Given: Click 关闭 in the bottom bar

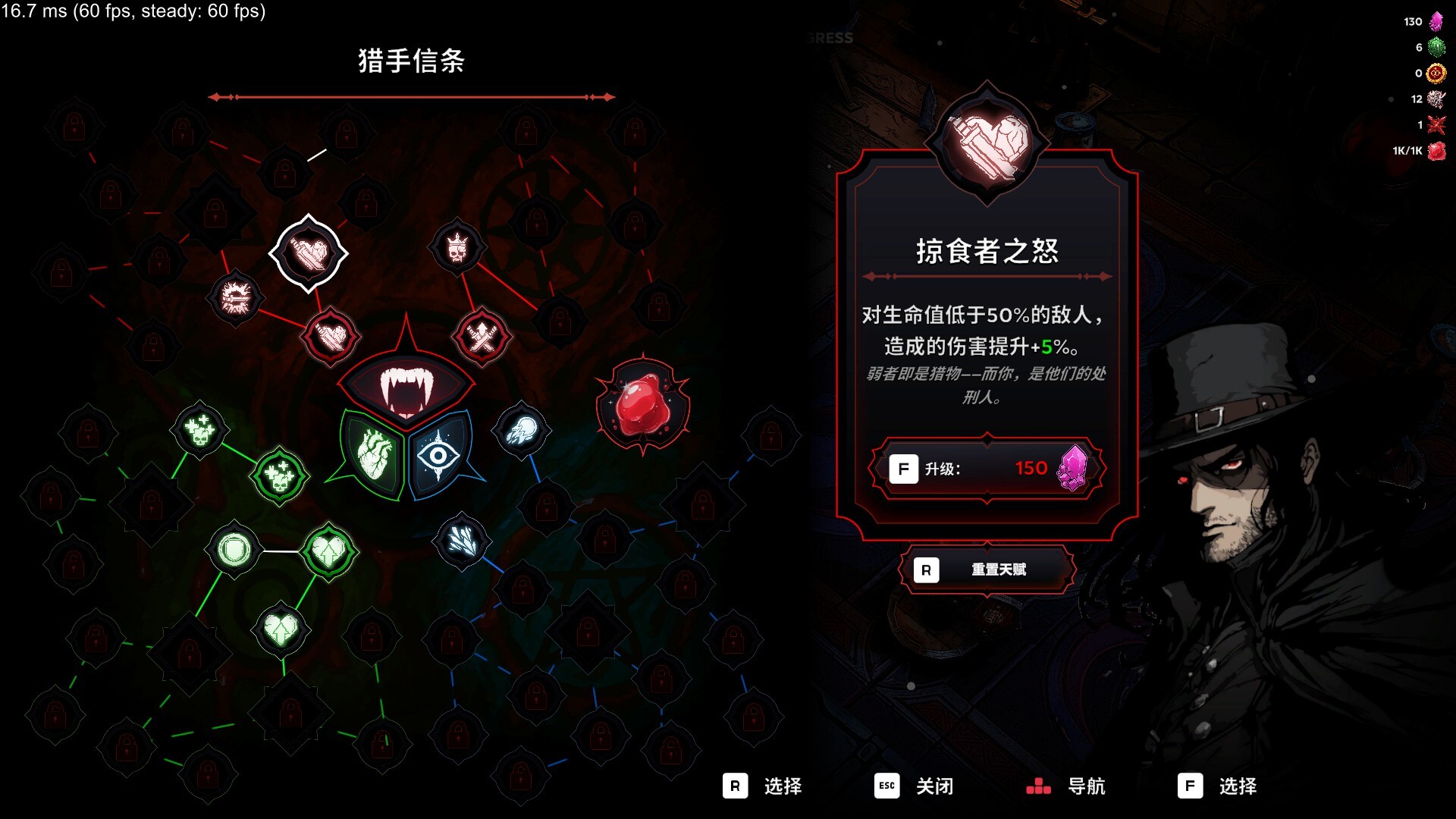Looking at the screenshot, I should pyautogui.click(x=934, y=786).
